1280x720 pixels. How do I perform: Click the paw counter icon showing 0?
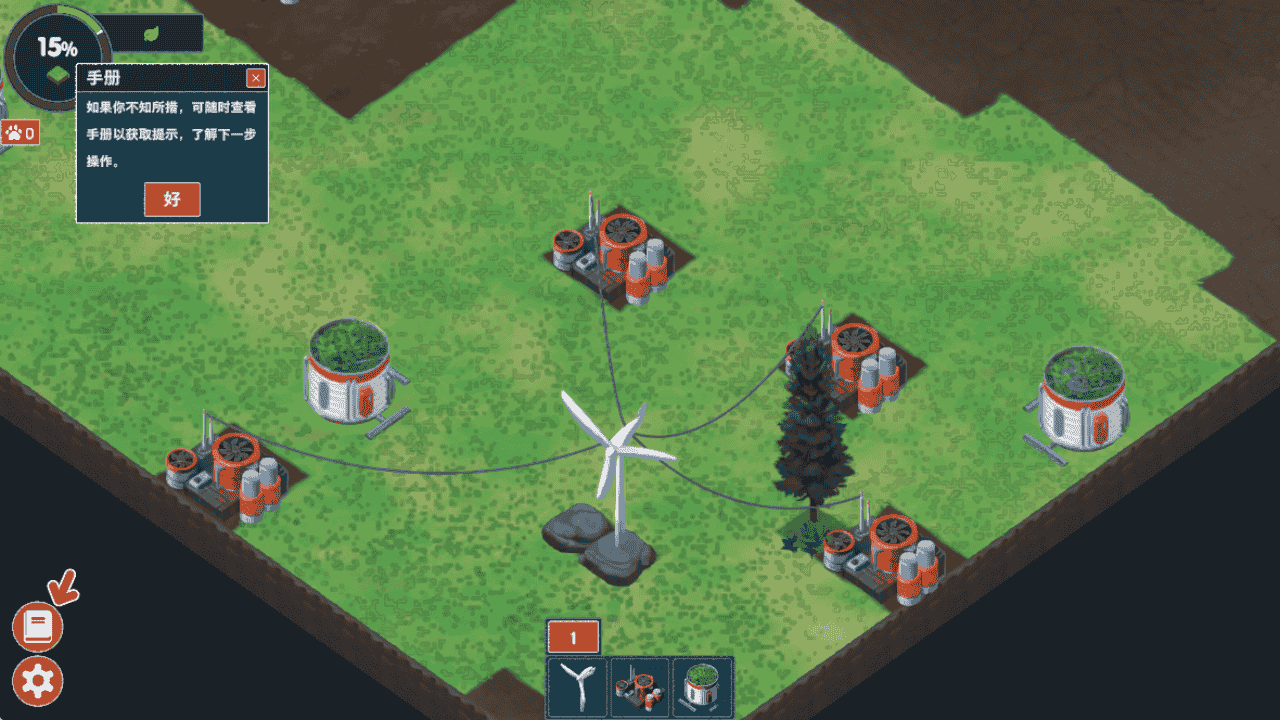[x=22, y=132]
